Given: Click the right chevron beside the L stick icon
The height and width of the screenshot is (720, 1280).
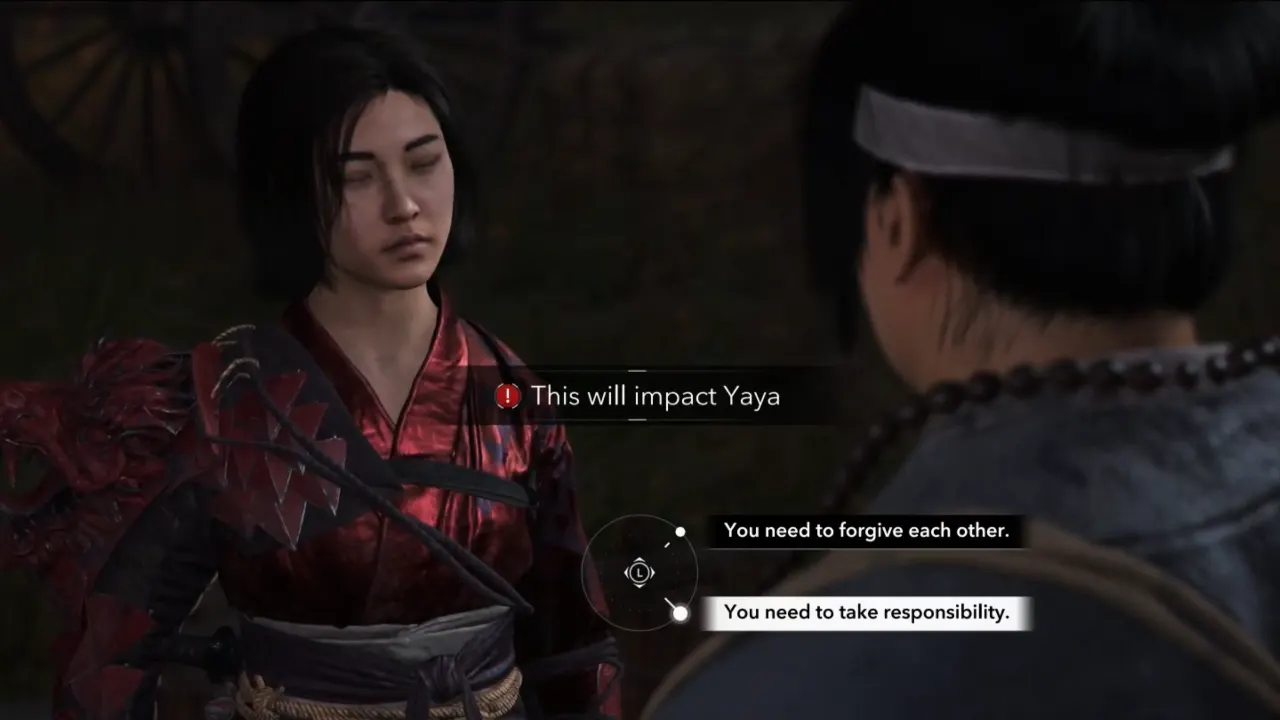Looking at the screenshot, I should tap(653, 572).
